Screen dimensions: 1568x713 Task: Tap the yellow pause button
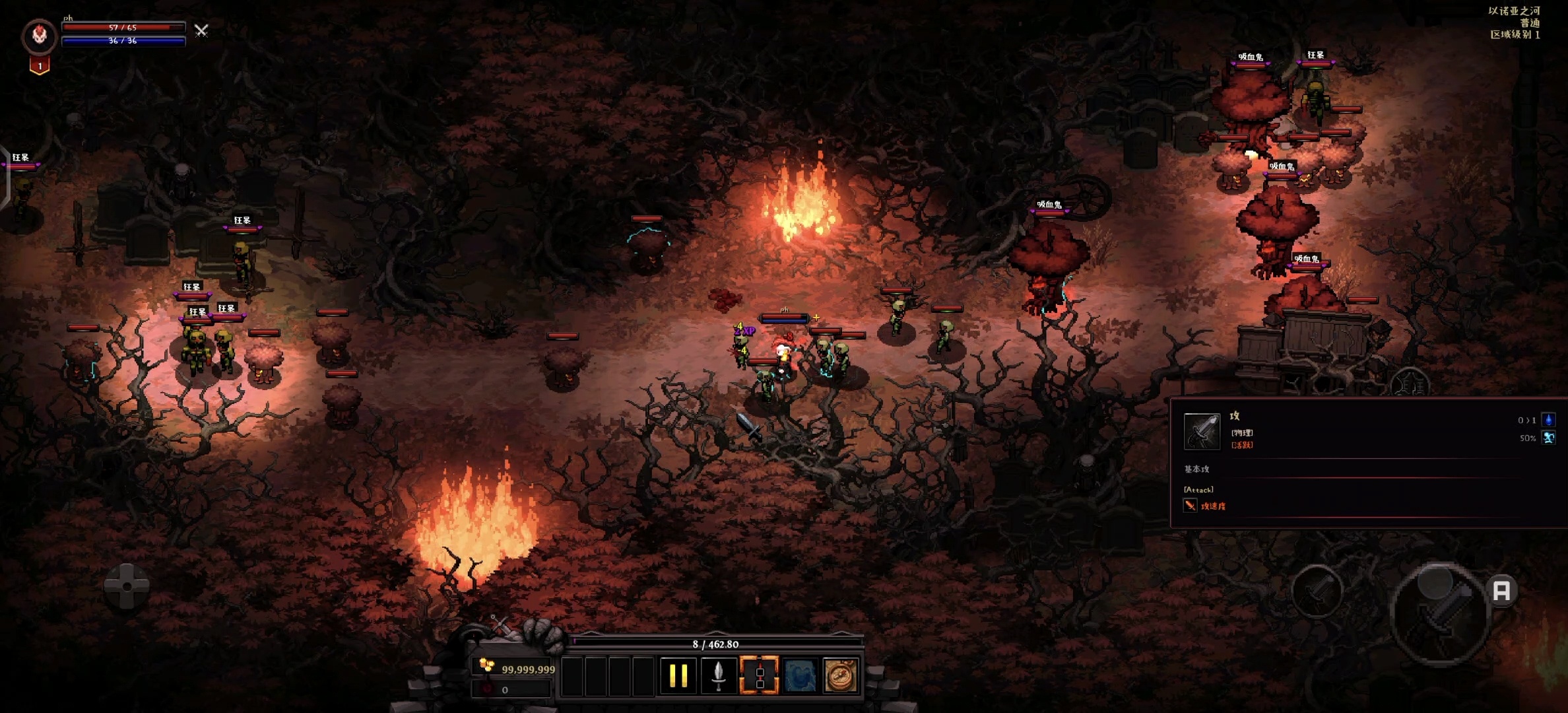click(x=678, y=675)
